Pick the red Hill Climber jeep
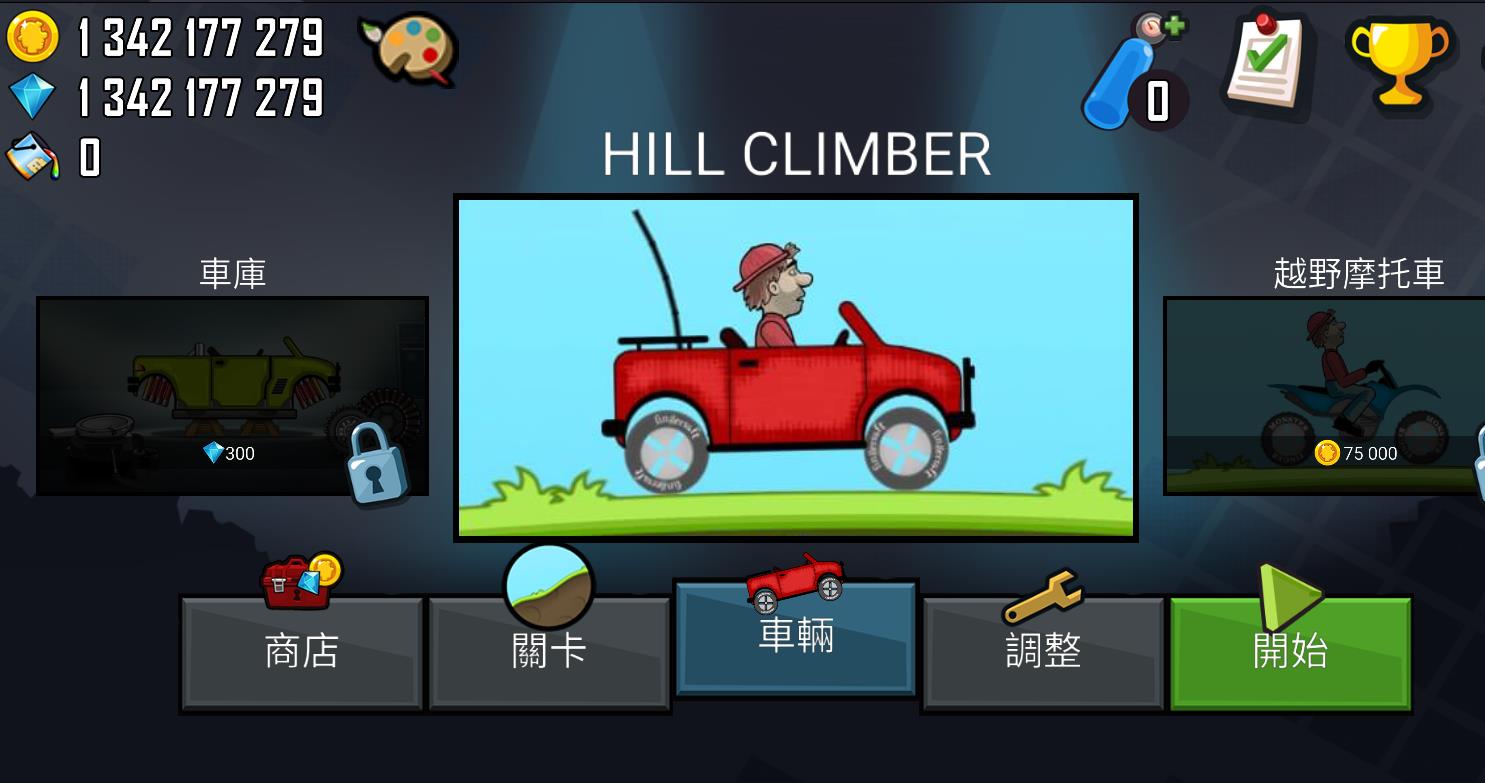The height and width of the screenshot is (783, 1485). (796, 368)
